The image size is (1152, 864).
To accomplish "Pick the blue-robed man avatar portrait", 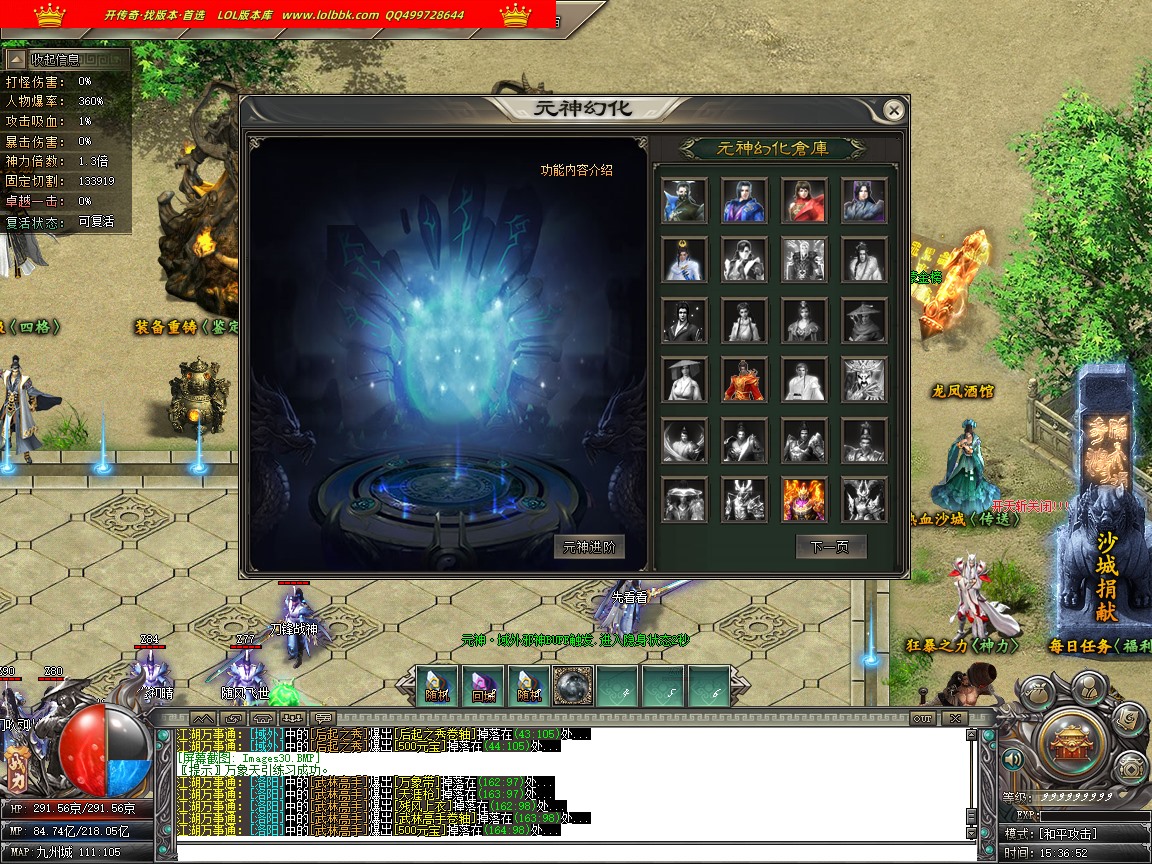I will pyautogui.click(x=744, y=200).
